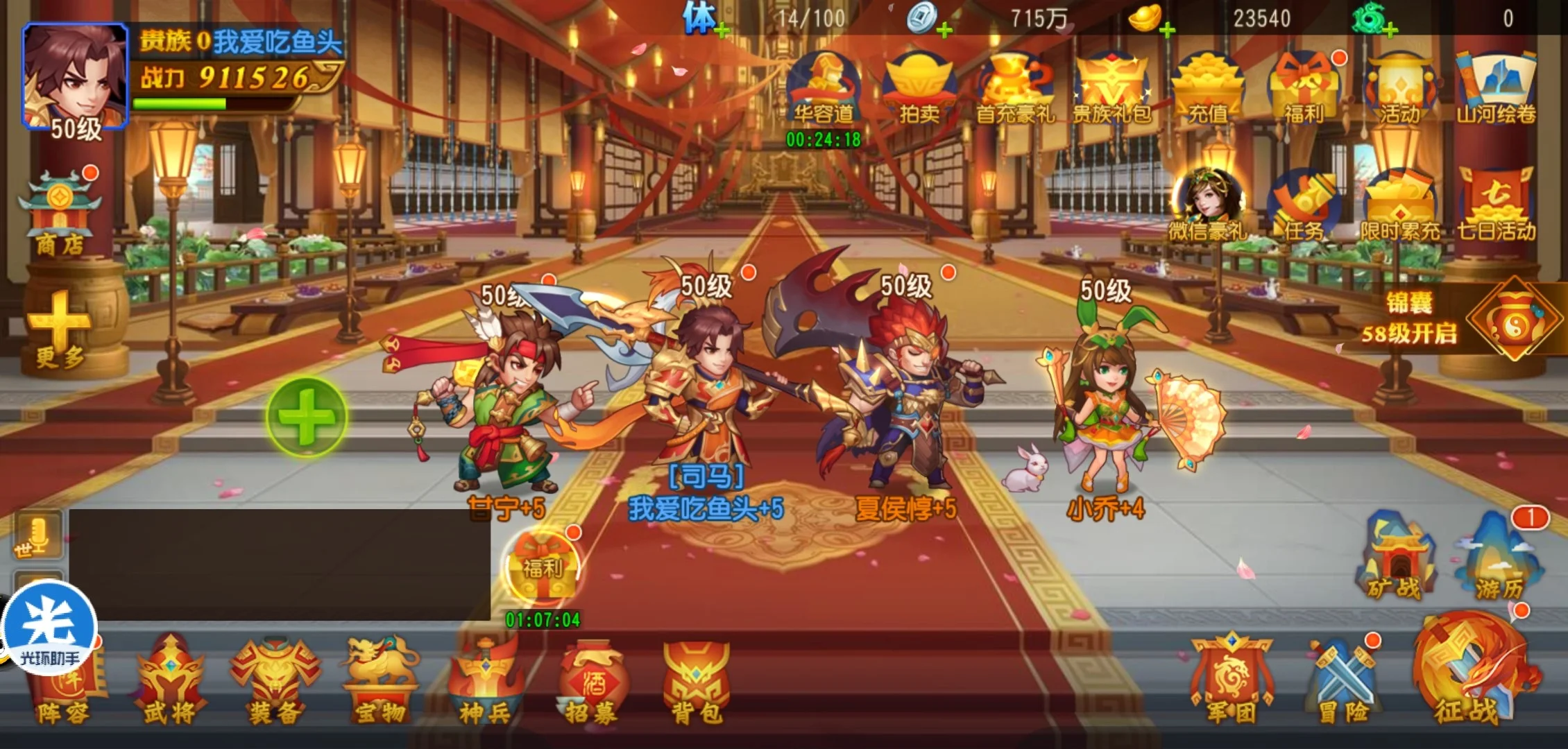Viewport: 1568px width, 749px height.
Task: Select the player avatar portrait
Action: [75, 76]
